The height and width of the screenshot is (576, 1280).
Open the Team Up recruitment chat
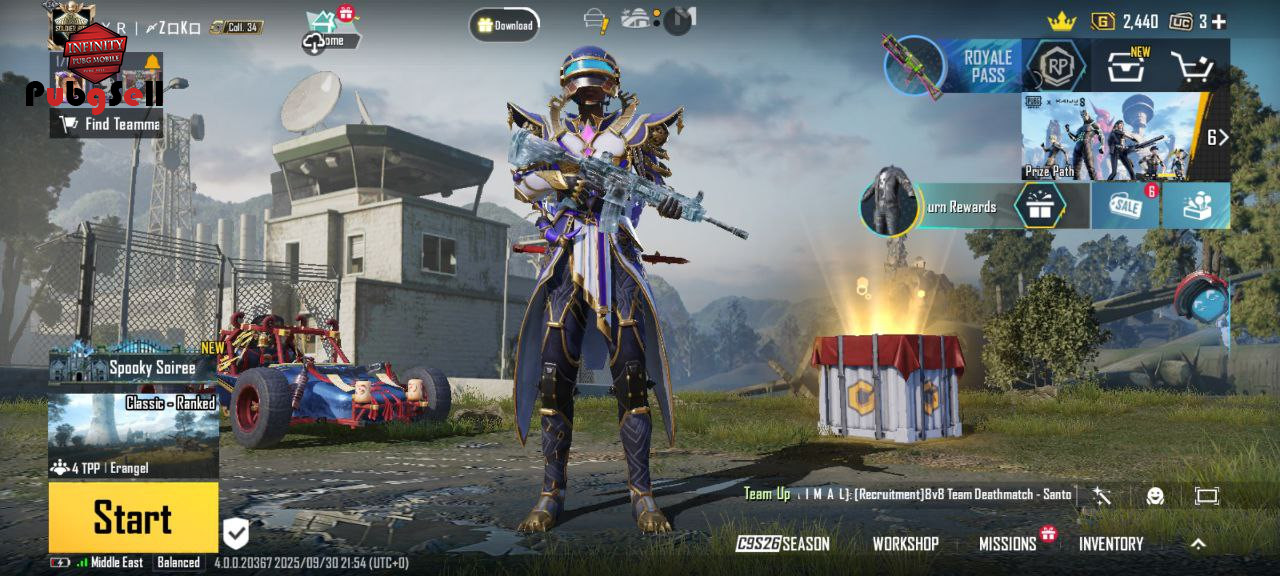pos(906,494)
